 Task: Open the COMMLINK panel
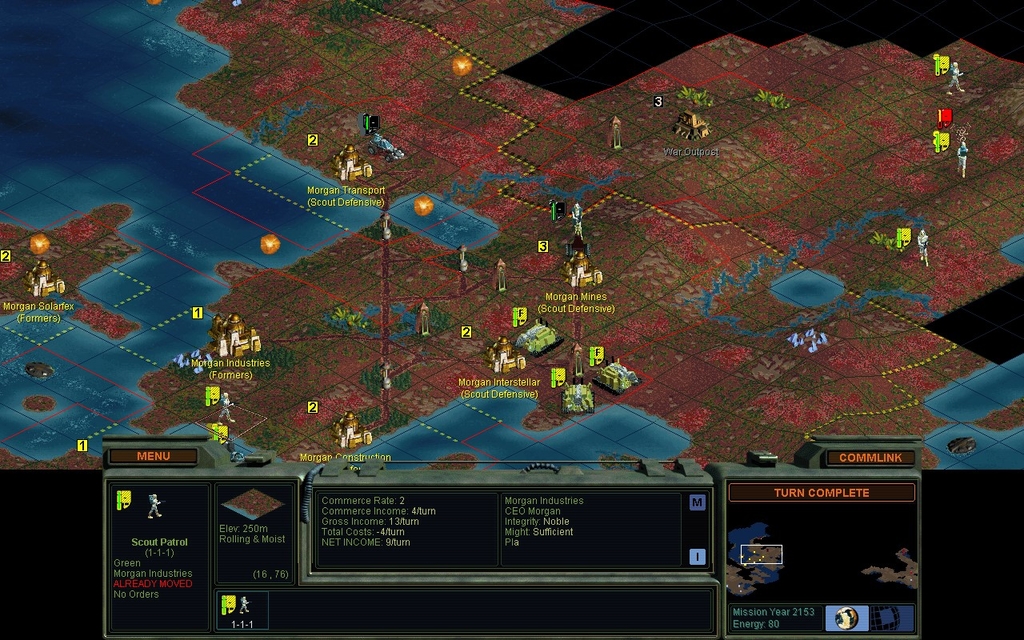coord(869,457)
